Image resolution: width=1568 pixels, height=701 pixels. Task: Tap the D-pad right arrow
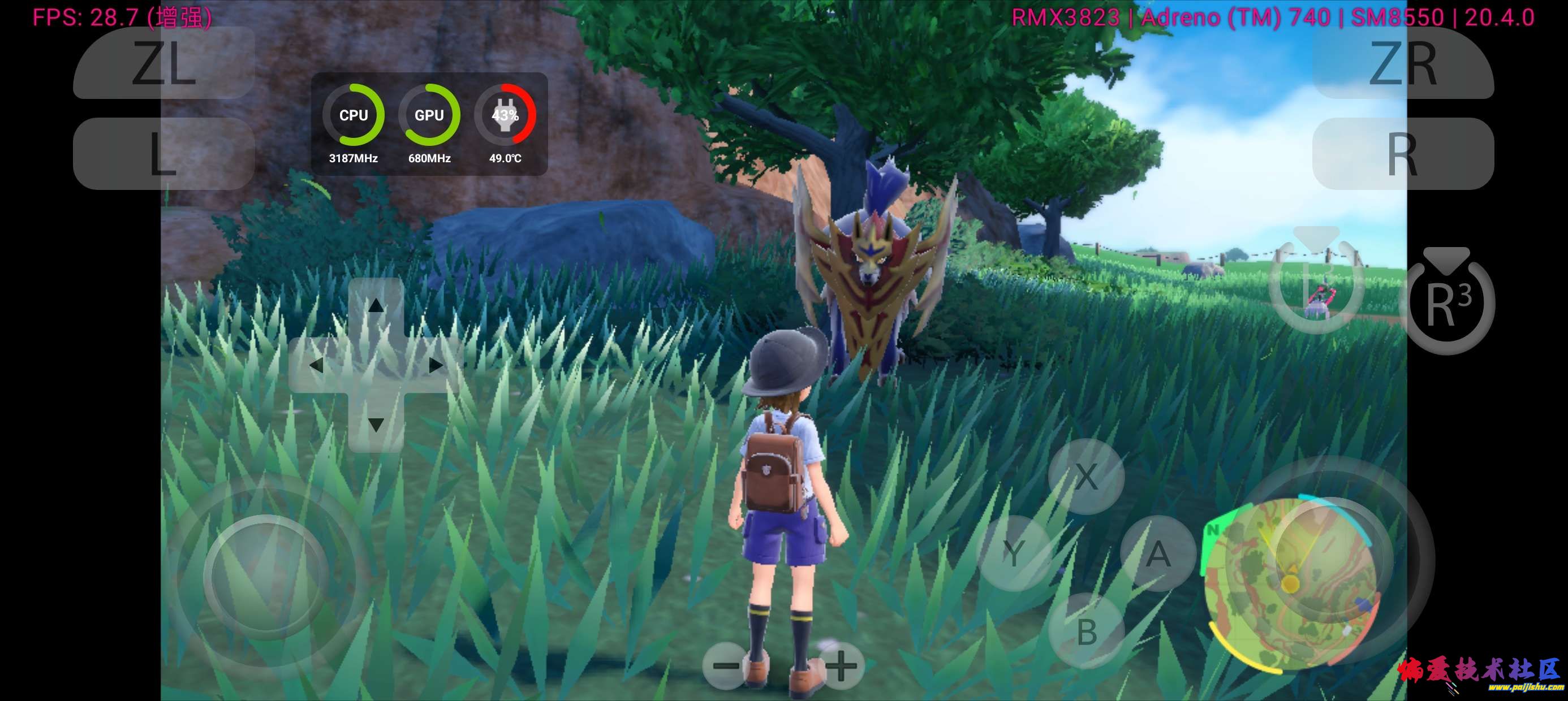[x=436, y=365]
